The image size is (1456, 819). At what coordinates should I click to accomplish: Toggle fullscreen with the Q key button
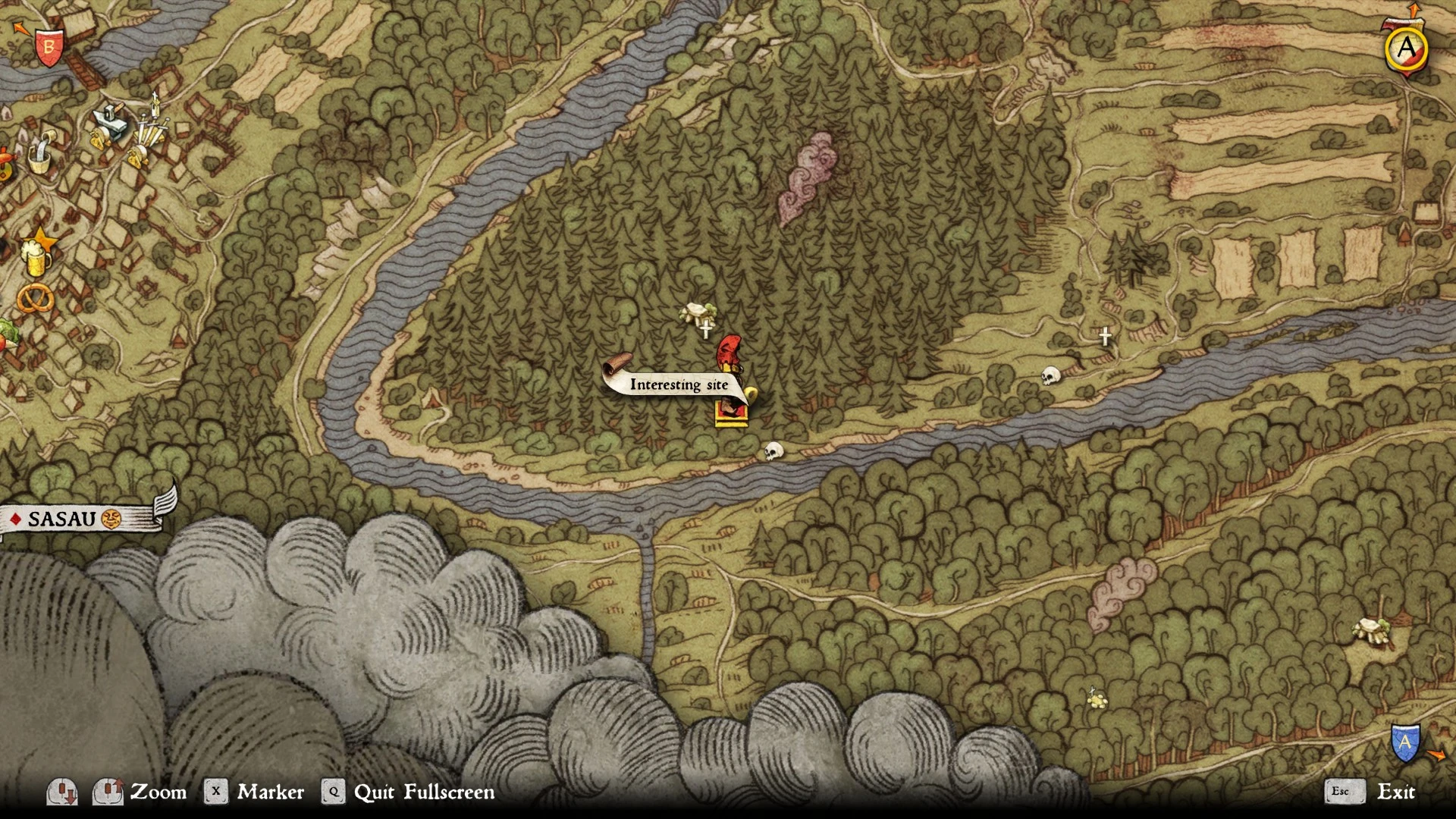click(334, 791)
